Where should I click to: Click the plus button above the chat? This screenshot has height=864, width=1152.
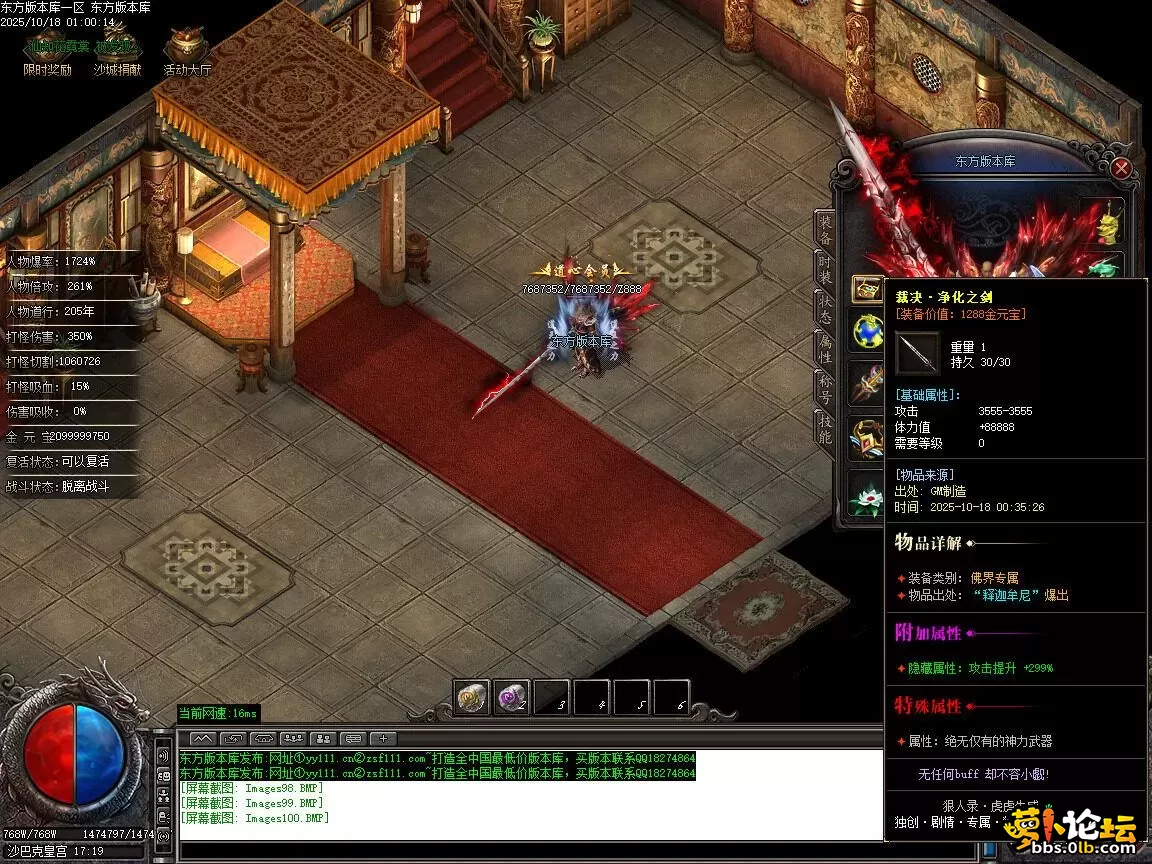(x=383, y=739)
